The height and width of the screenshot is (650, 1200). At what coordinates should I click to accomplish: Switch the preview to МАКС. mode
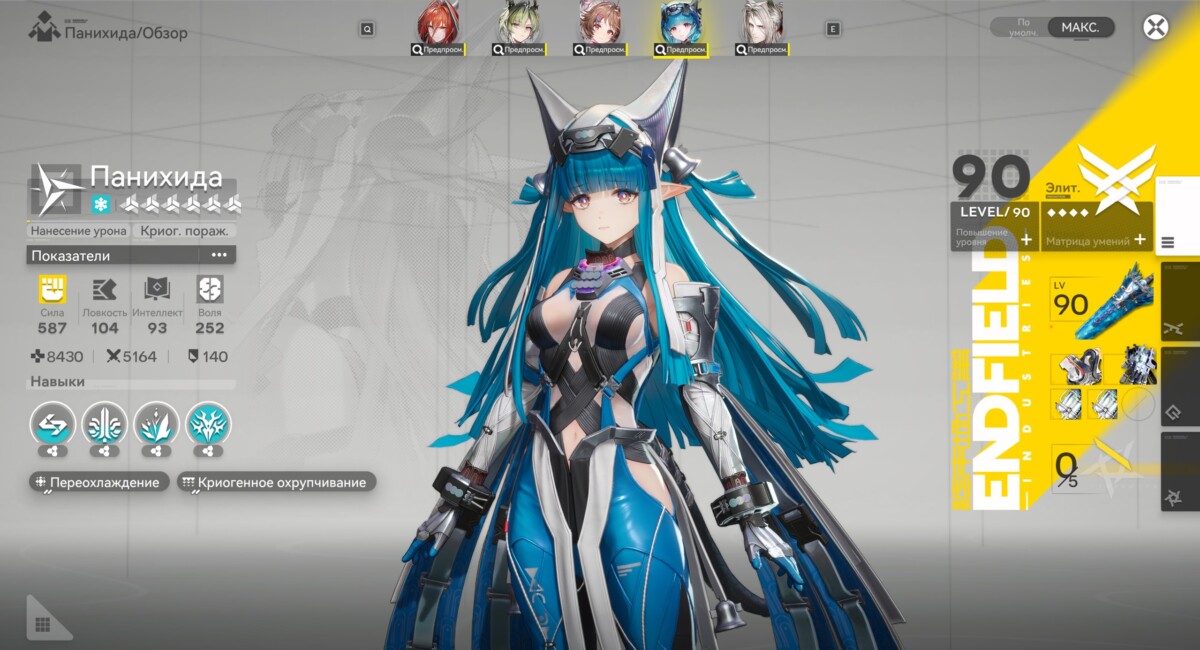1080,28
